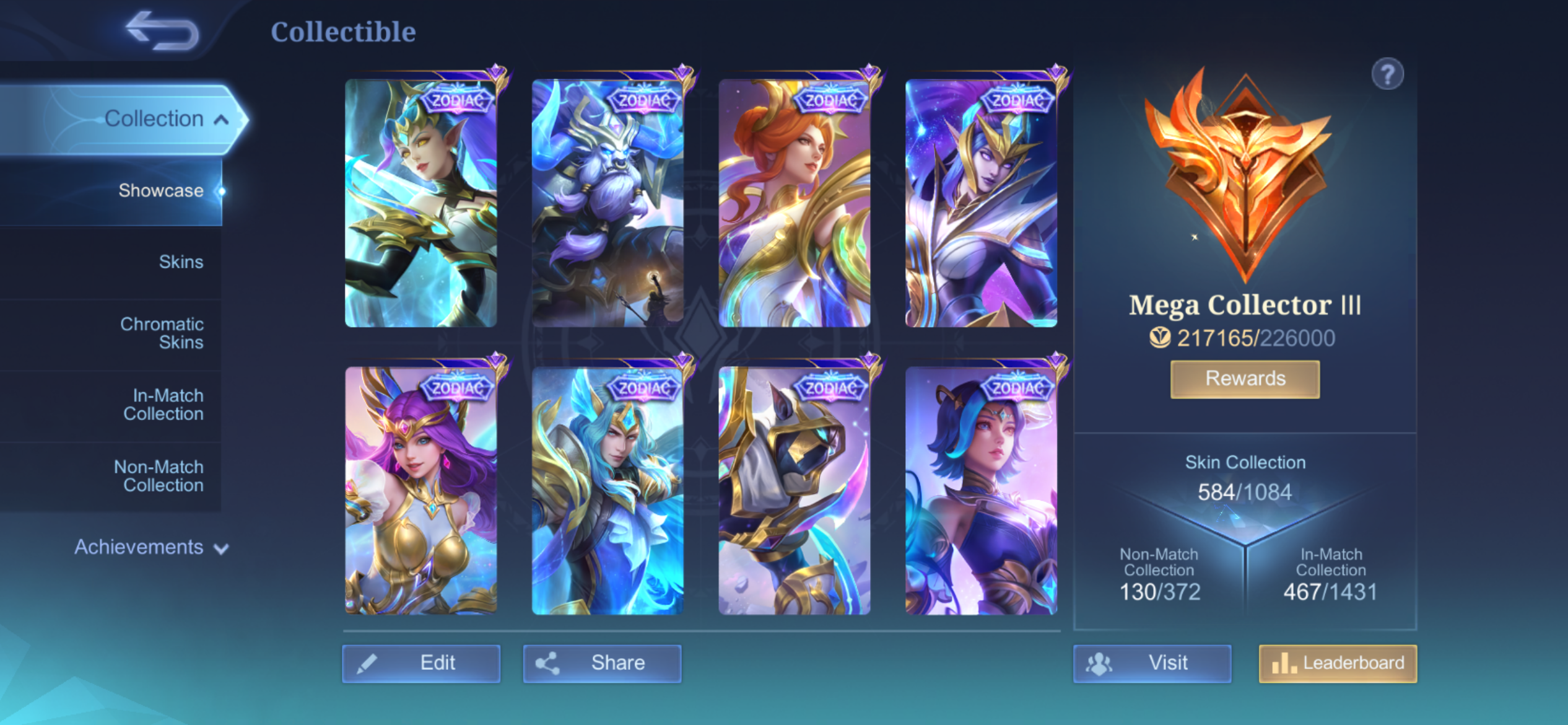
Task: Pick the armored horse Zodiac skin card
Action: point(795,491)
